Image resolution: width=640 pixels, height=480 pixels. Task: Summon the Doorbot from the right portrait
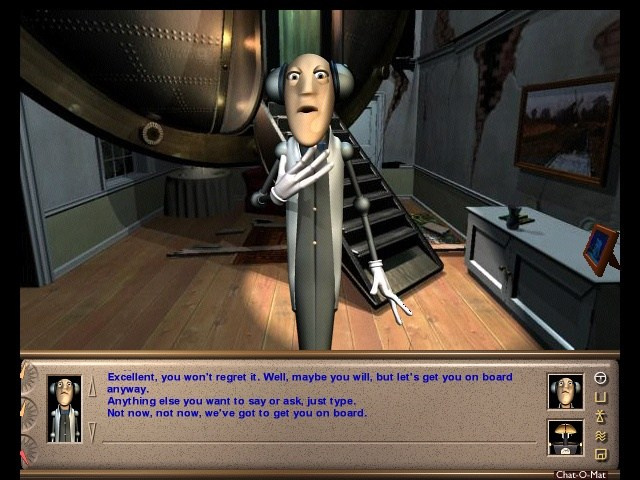(x=564, y=391)
